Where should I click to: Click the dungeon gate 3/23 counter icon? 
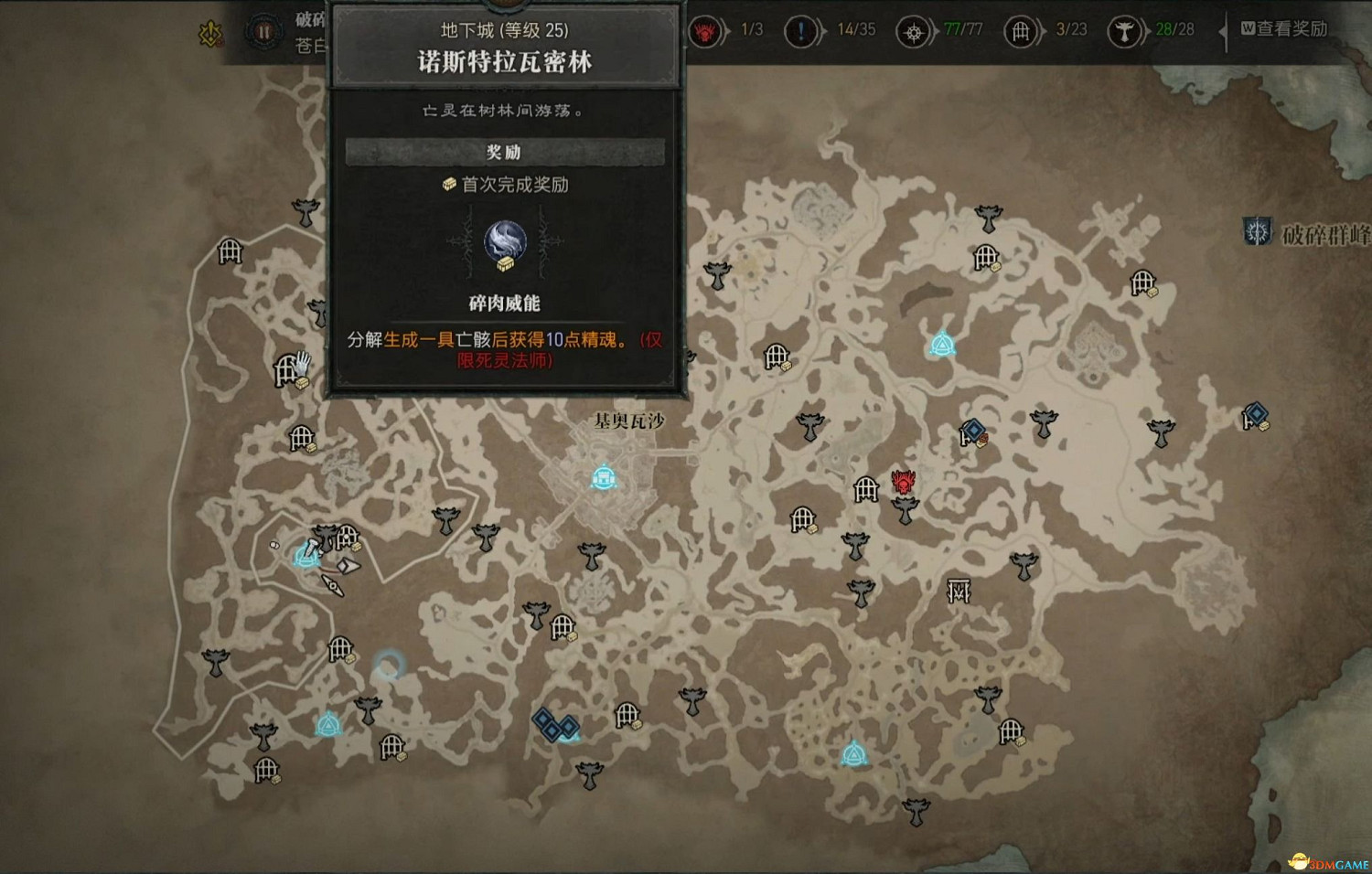(1019, 30)
